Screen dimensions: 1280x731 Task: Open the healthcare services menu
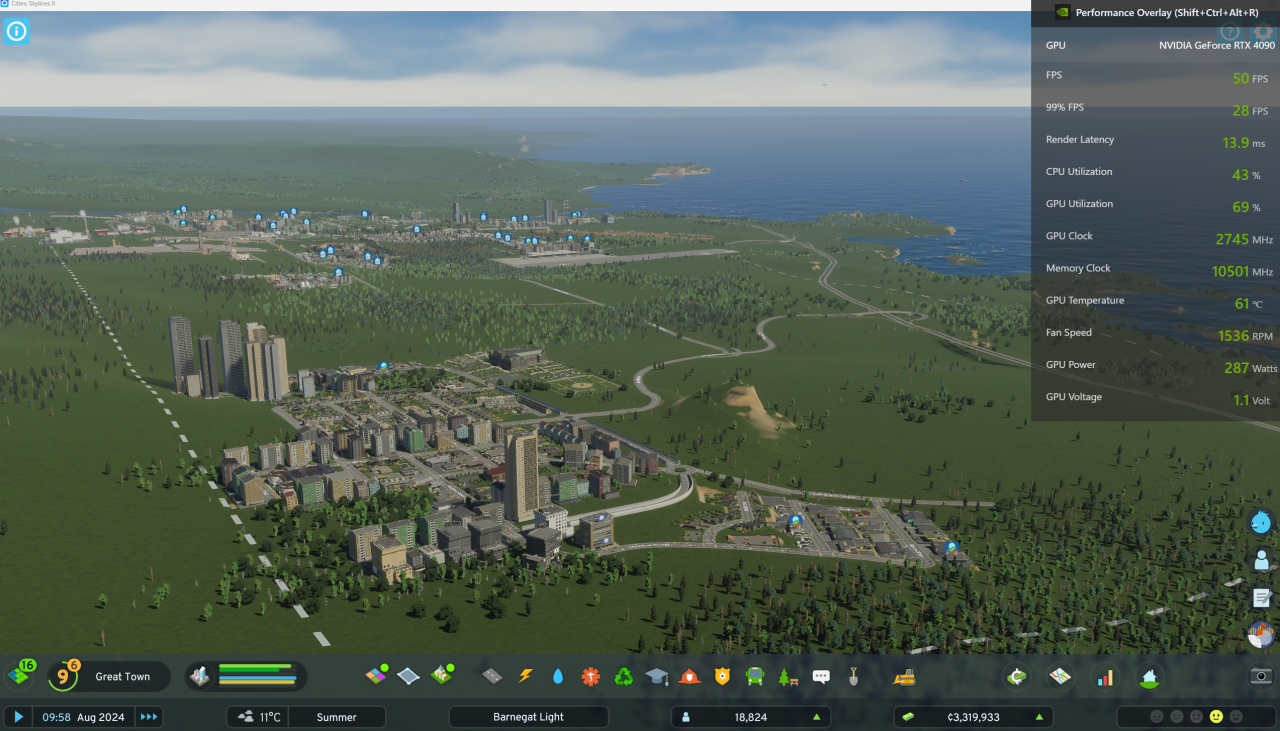(x=591, y=677)
